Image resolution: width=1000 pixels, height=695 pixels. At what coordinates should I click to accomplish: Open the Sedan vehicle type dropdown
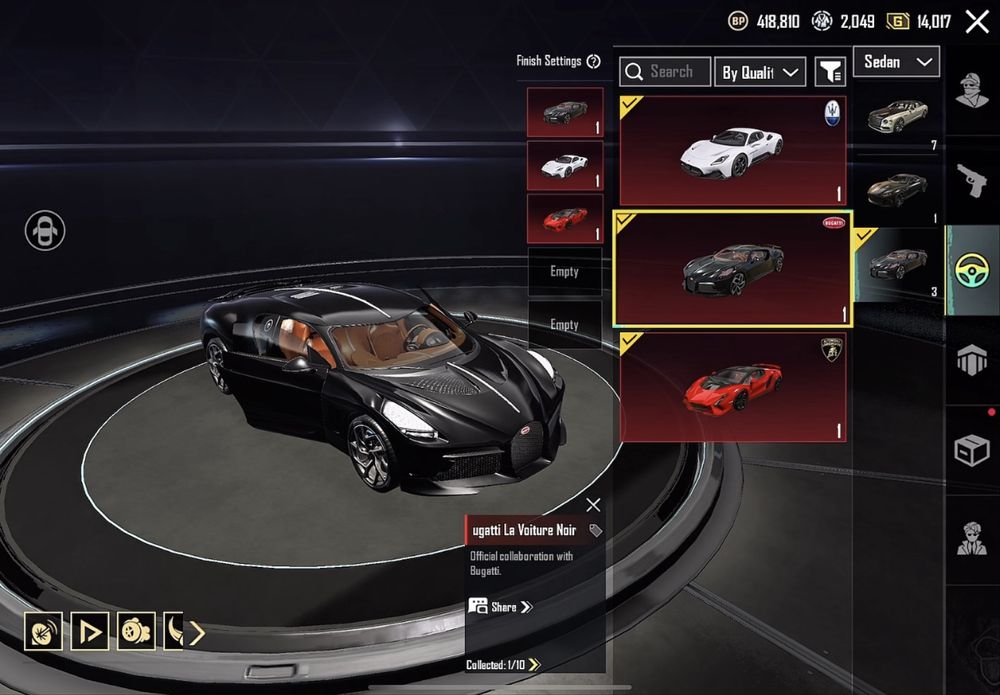[895, 62]
